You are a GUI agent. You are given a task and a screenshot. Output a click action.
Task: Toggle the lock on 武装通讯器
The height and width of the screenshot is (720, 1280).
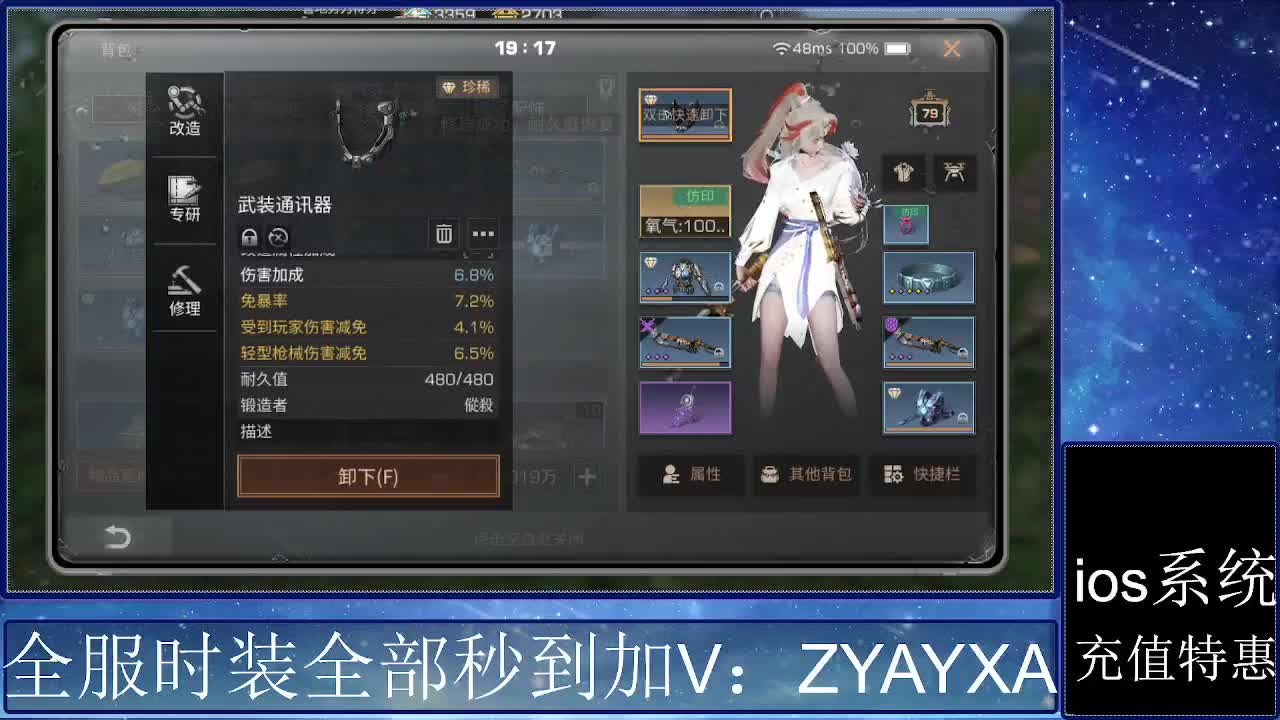pyautogui.click(x=247, y=237)
